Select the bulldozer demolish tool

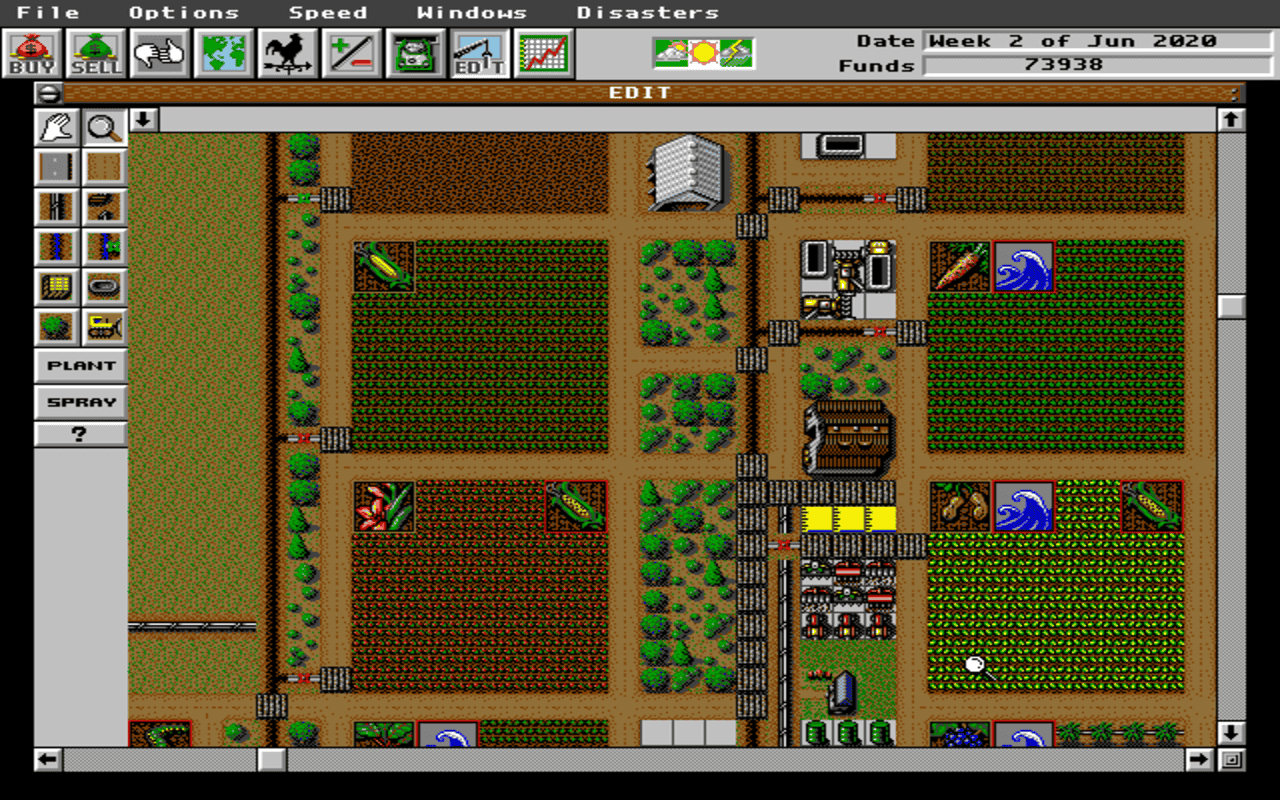[x=104, y=326]
